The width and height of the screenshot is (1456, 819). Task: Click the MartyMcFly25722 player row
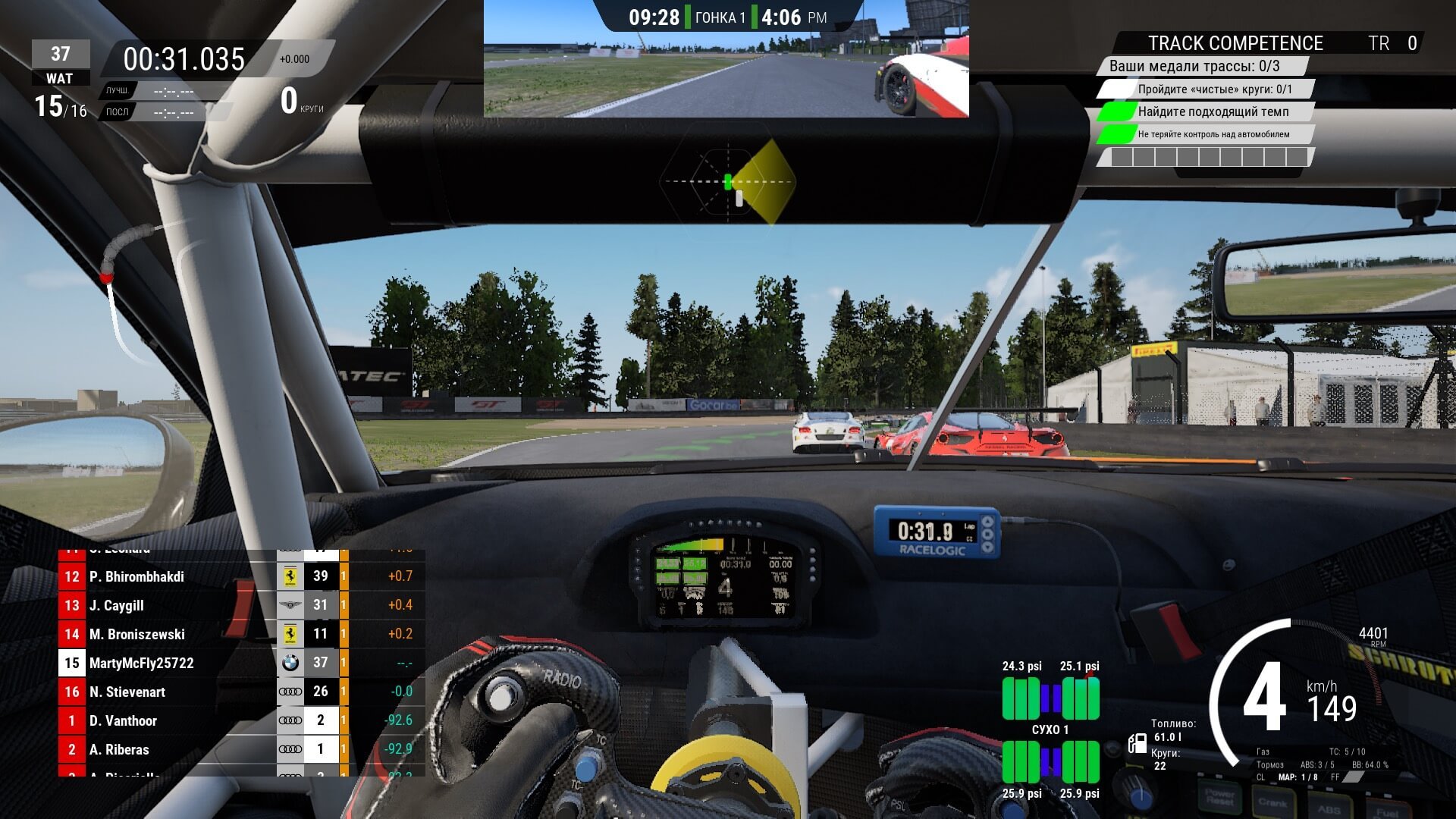(x=141, y=664)
